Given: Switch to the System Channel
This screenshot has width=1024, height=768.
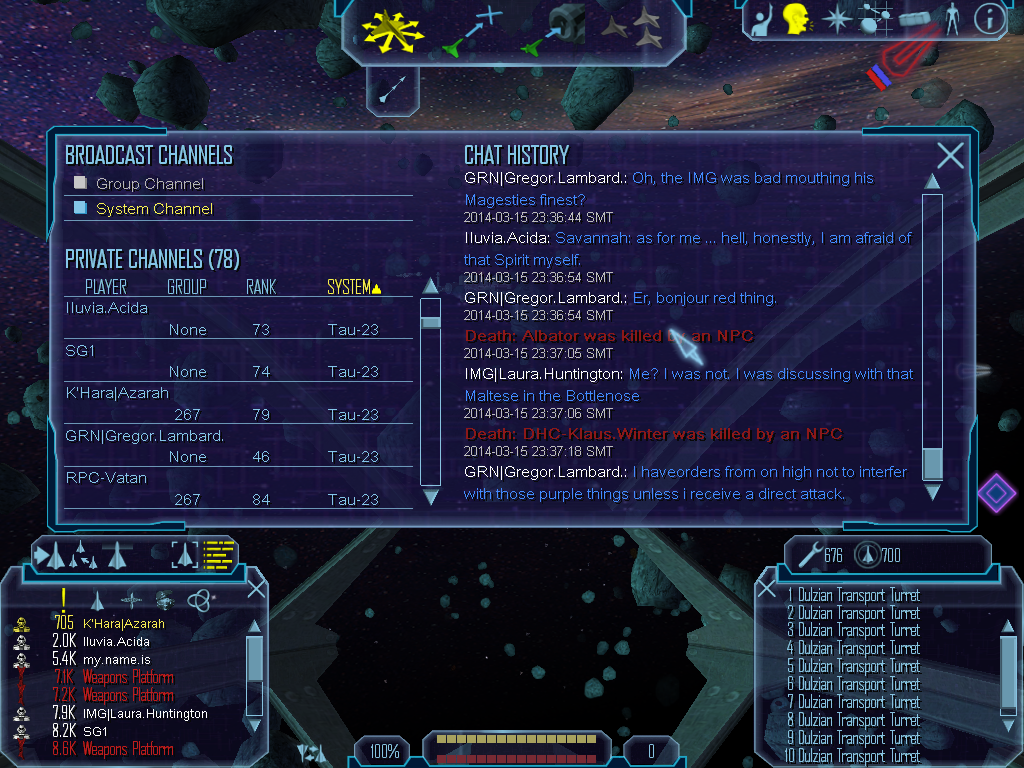Looking at the screenshot, I should pyautogui.click(x=154, y=209).
